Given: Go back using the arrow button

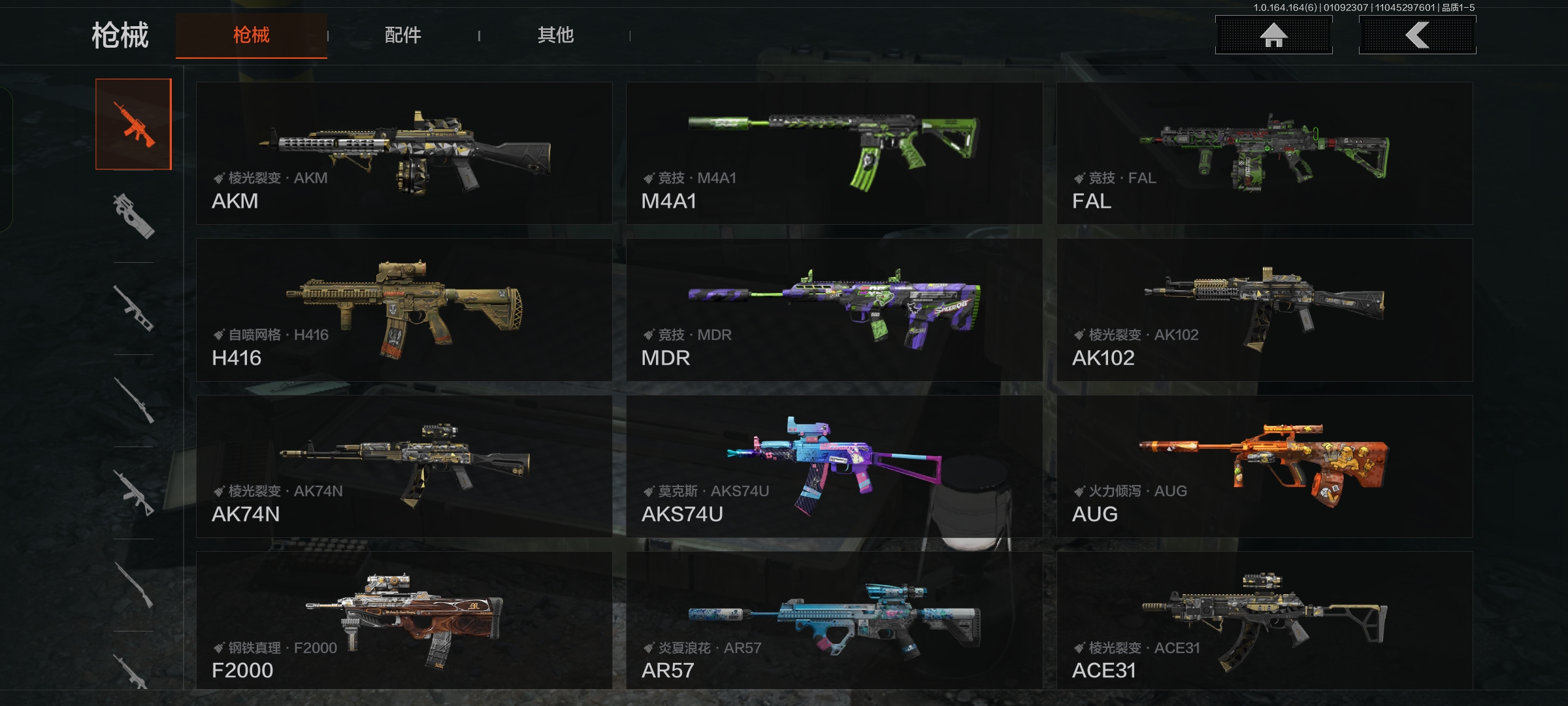Looking at the screenshot, I should click(1417, 35).
